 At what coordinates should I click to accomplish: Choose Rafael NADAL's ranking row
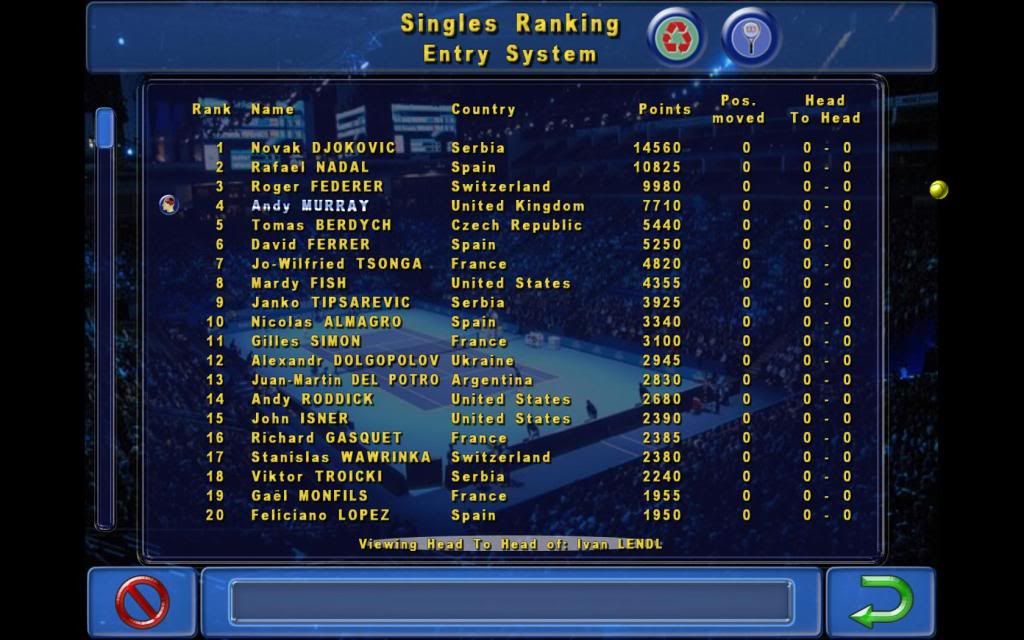tap(310, 167)
